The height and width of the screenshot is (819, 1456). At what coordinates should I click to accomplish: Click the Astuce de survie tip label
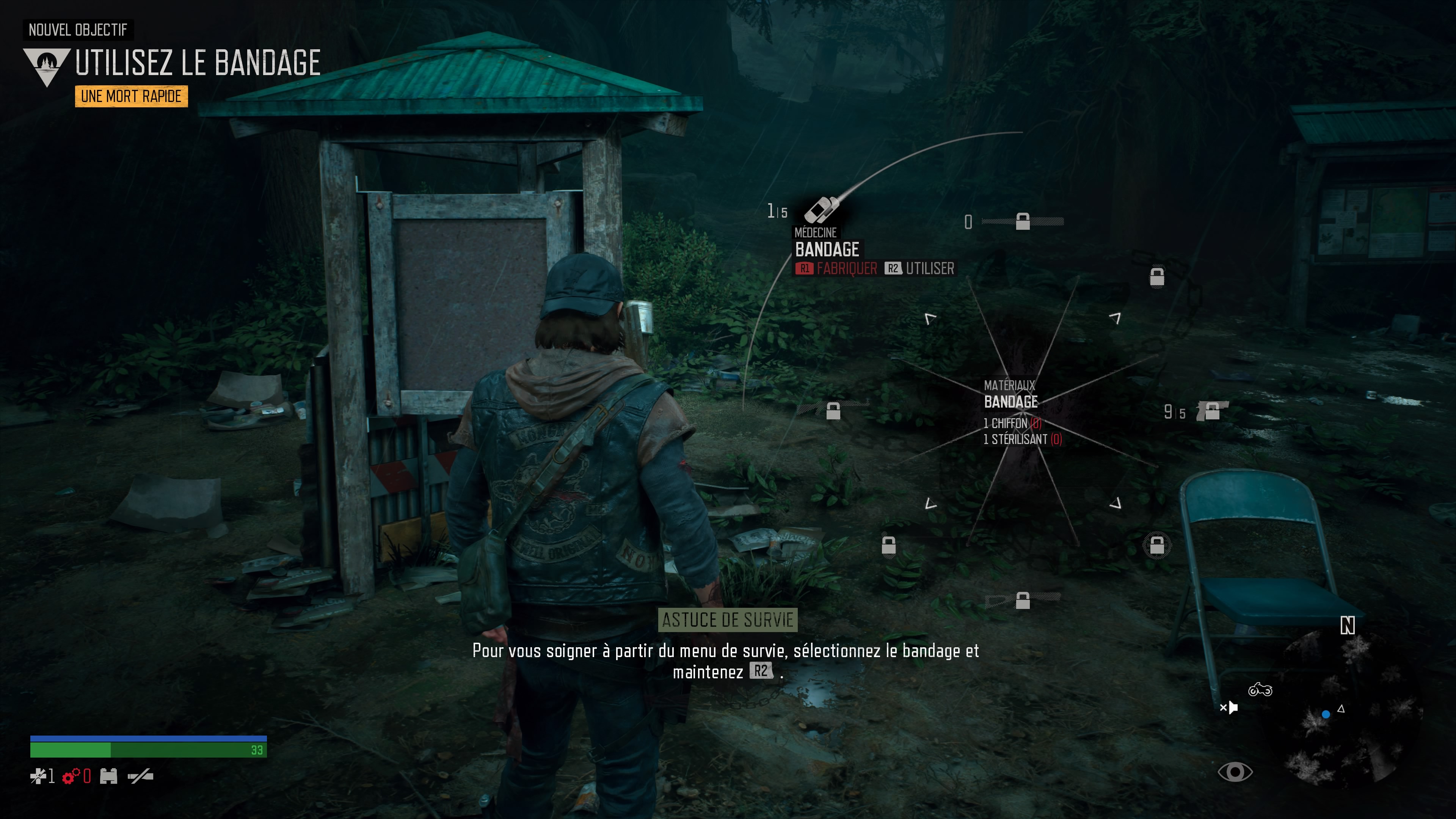[728, 620]
